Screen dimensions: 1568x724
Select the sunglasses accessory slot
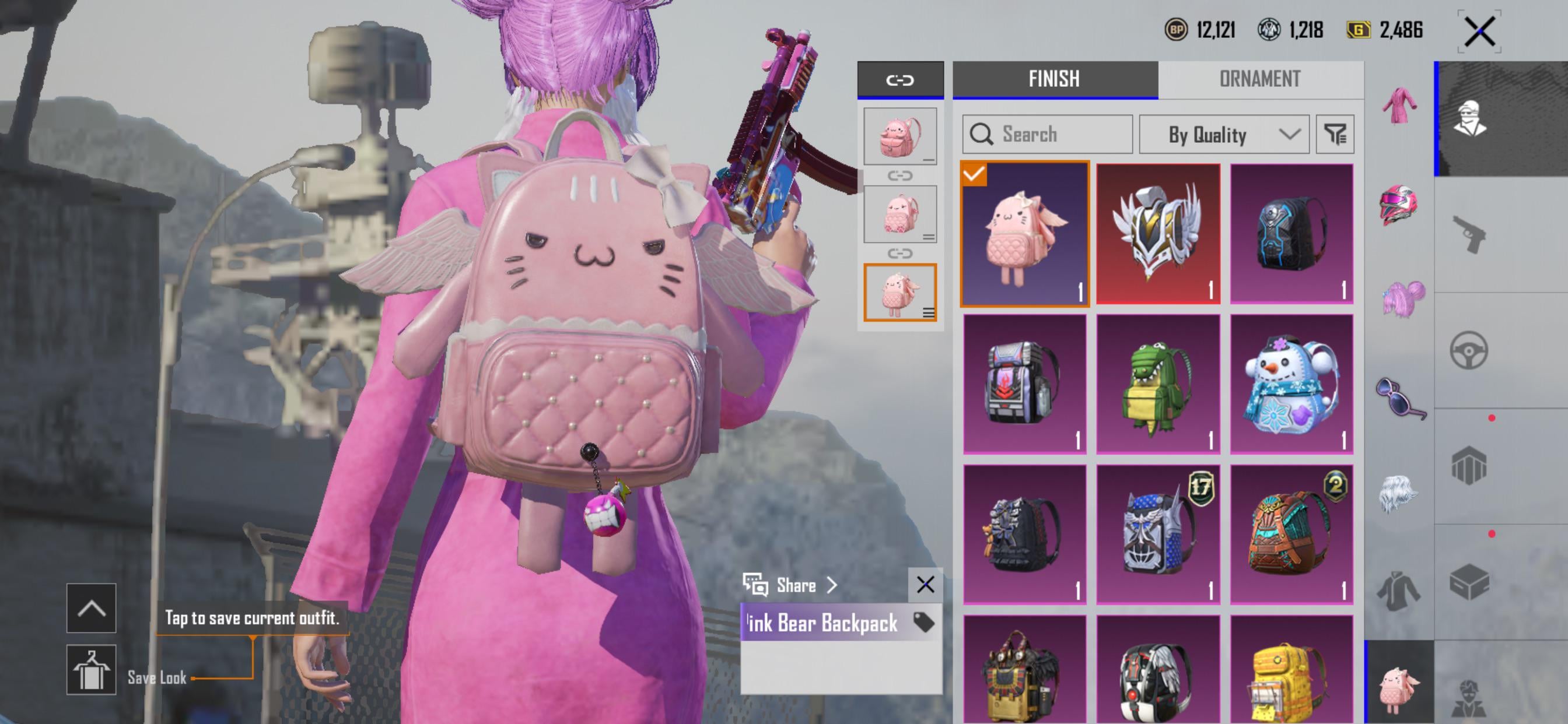point(1399,398)
